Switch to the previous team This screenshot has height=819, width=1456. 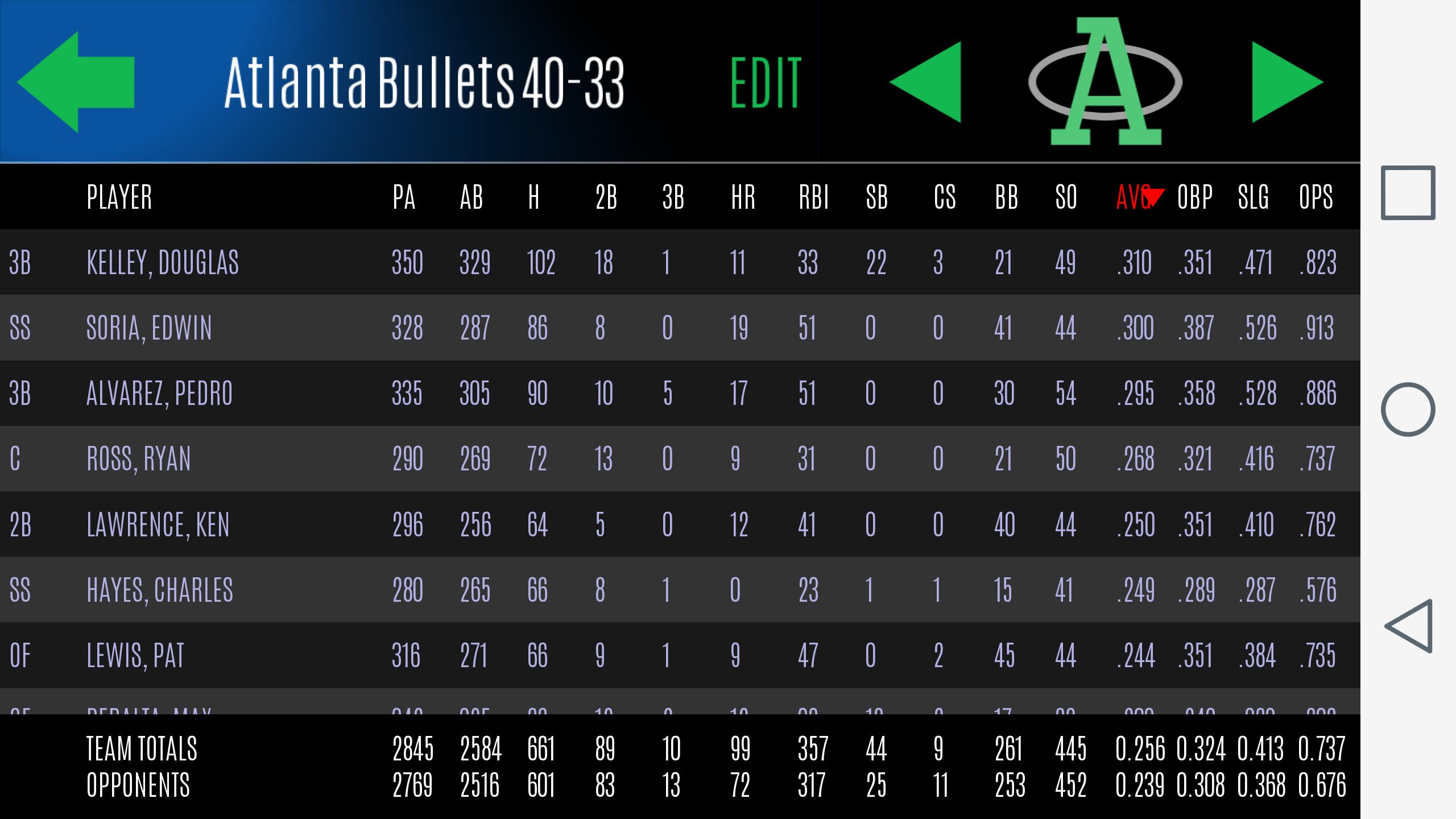[926, 82]
